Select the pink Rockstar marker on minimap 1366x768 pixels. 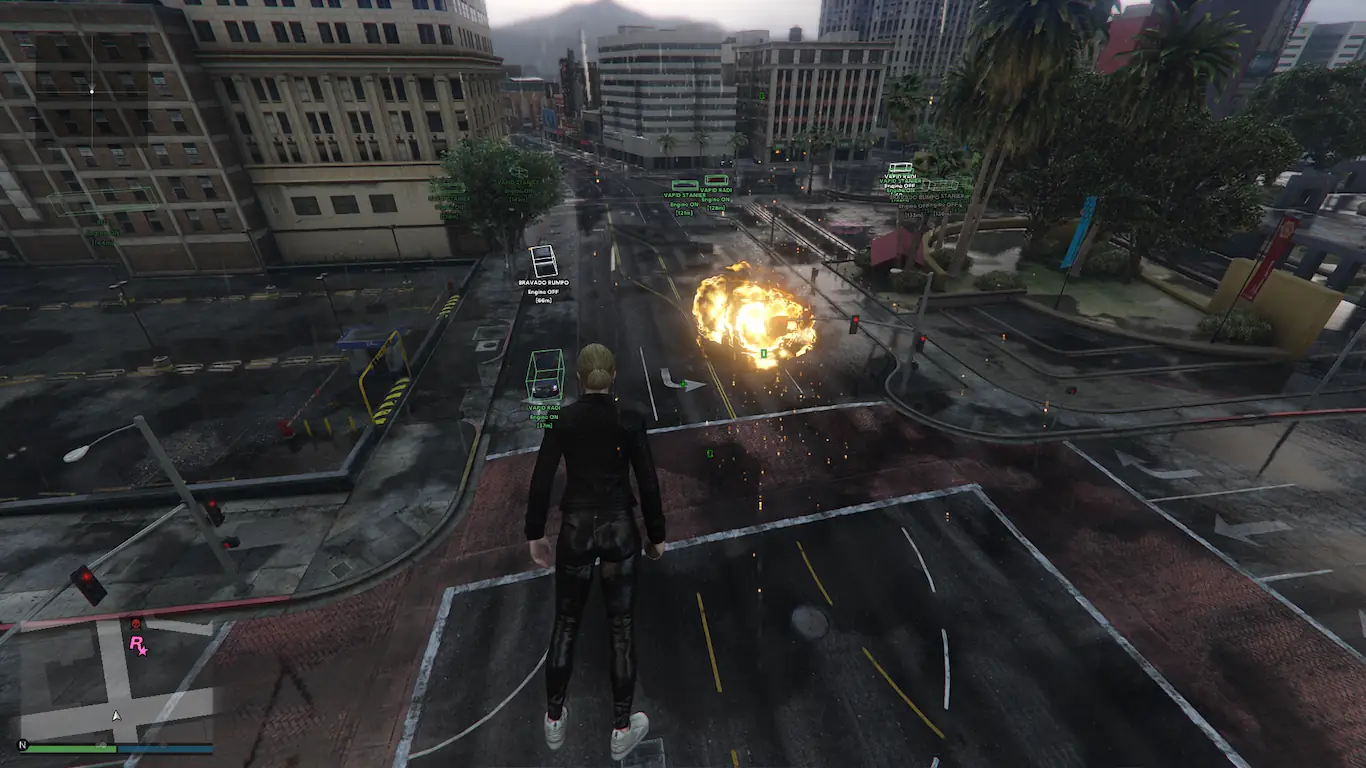pyautogui.click(x=137, y=645)
